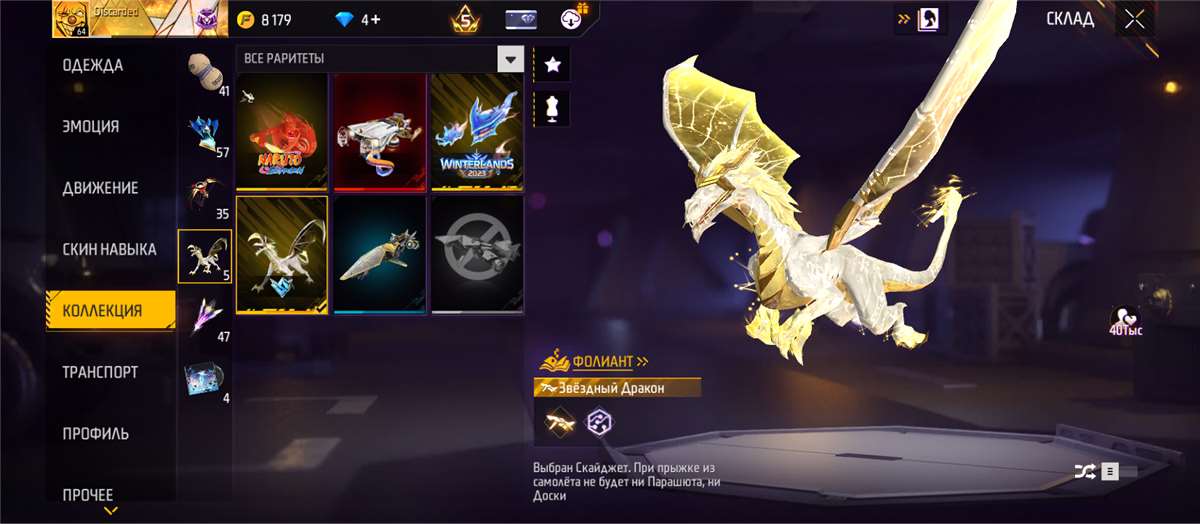Open СКИН НАВЫКА section

point(109,249)
